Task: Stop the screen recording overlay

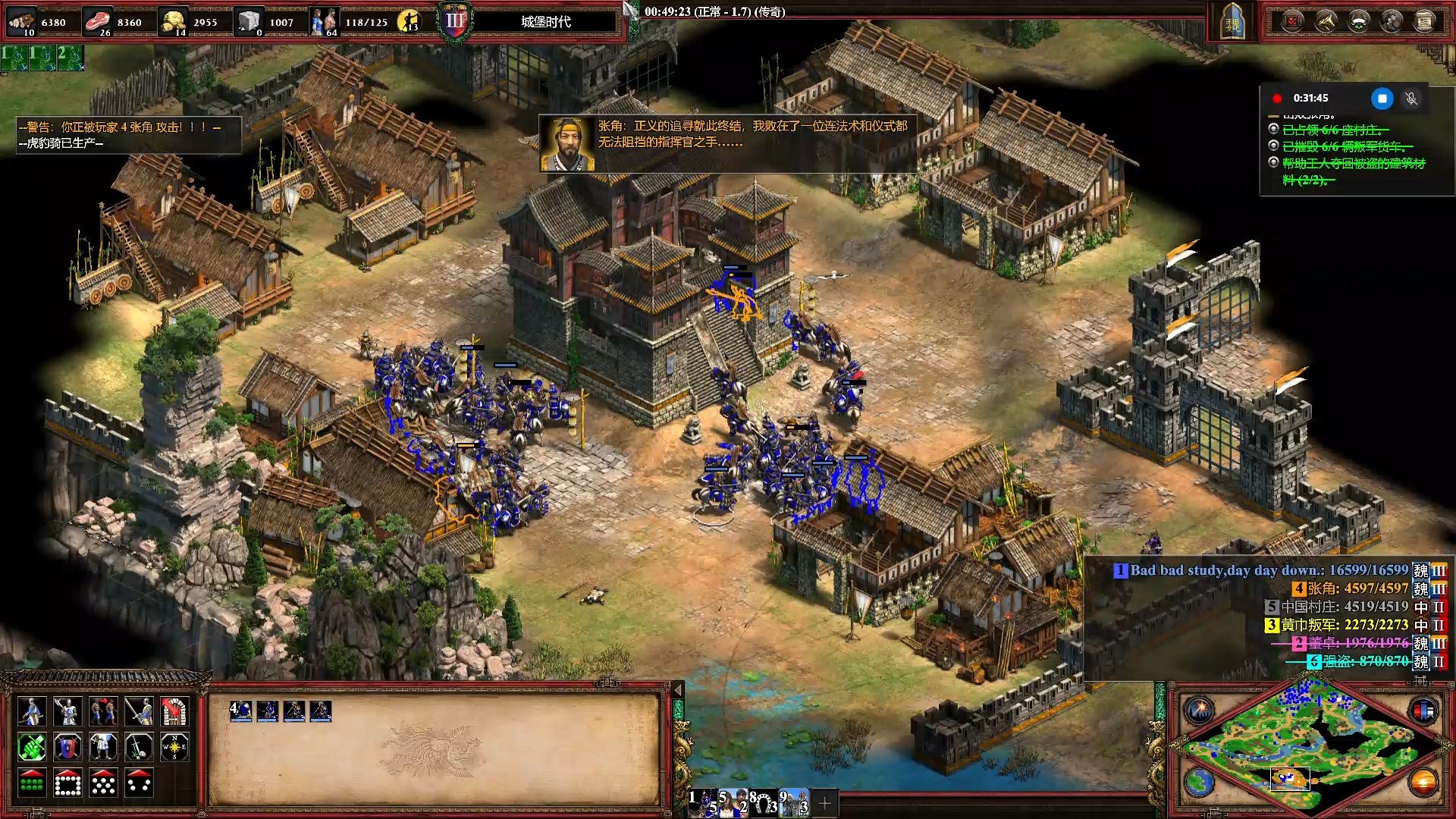Action: click(1382, 99)
